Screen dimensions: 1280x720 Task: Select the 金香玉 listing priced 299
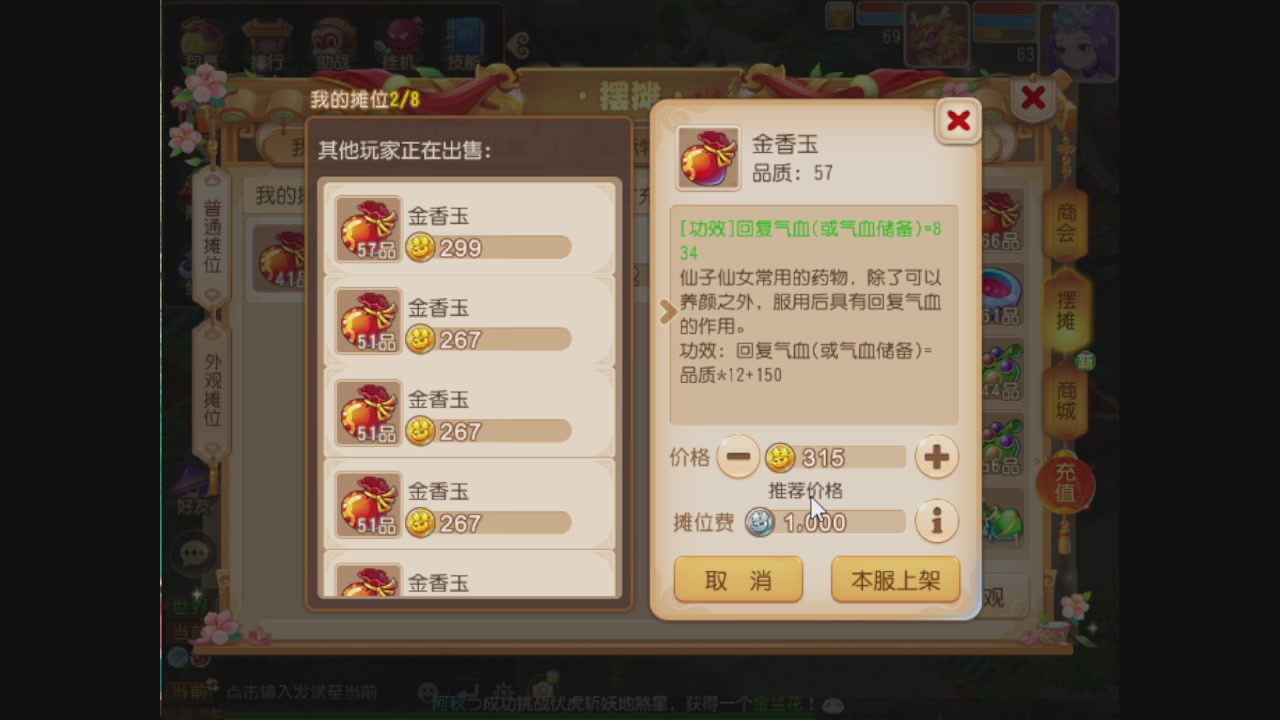466,230
